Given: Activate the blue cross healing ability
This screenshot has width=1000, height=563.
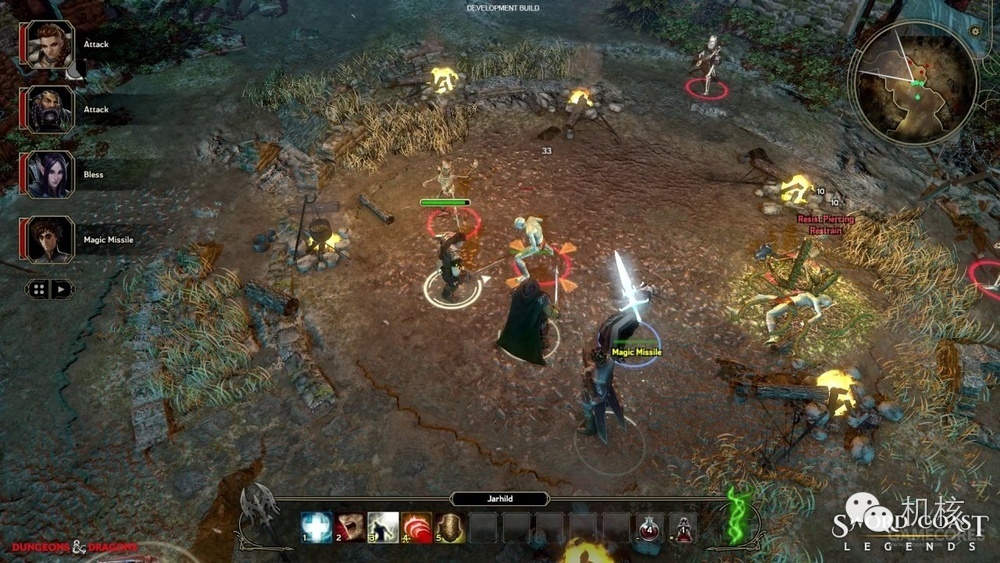Looking at the screenshot, I should click(317, 527).
